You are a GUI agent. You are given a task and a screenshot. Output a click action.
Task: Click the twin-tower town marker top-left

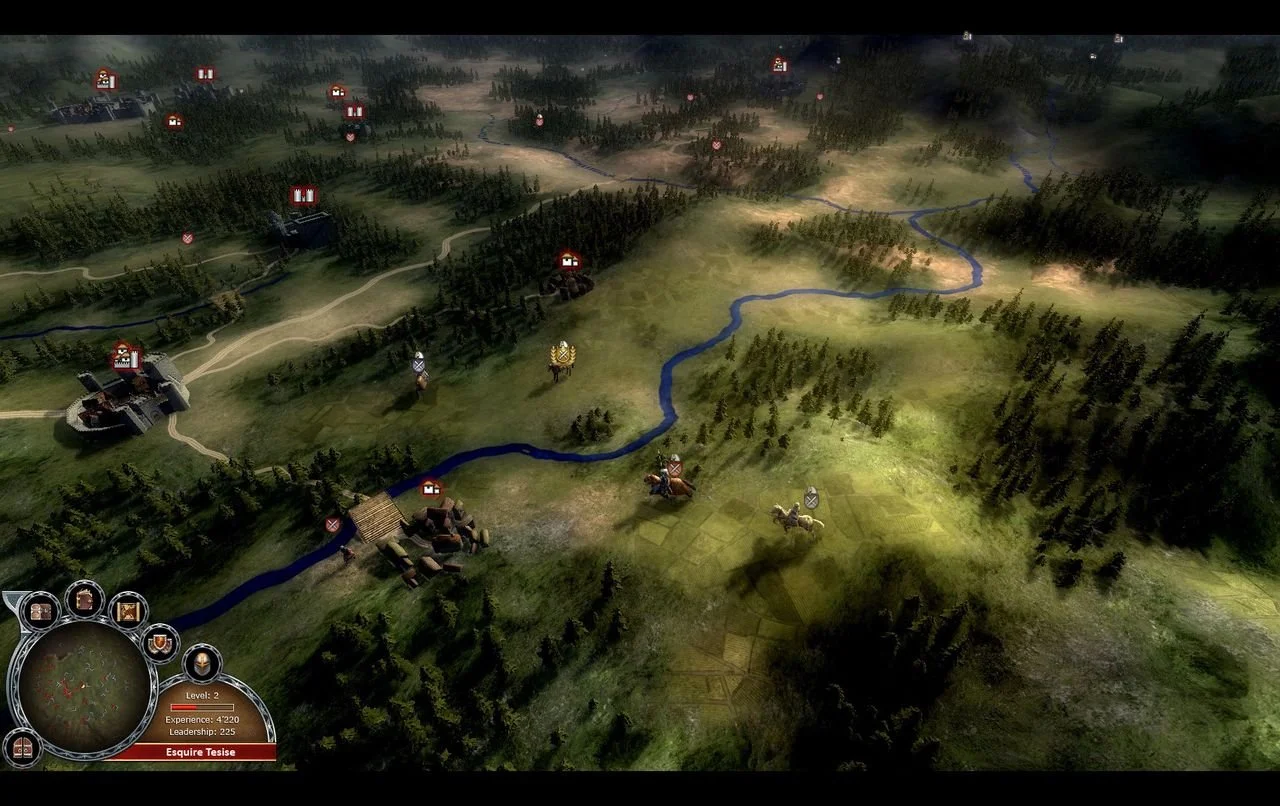205,74
